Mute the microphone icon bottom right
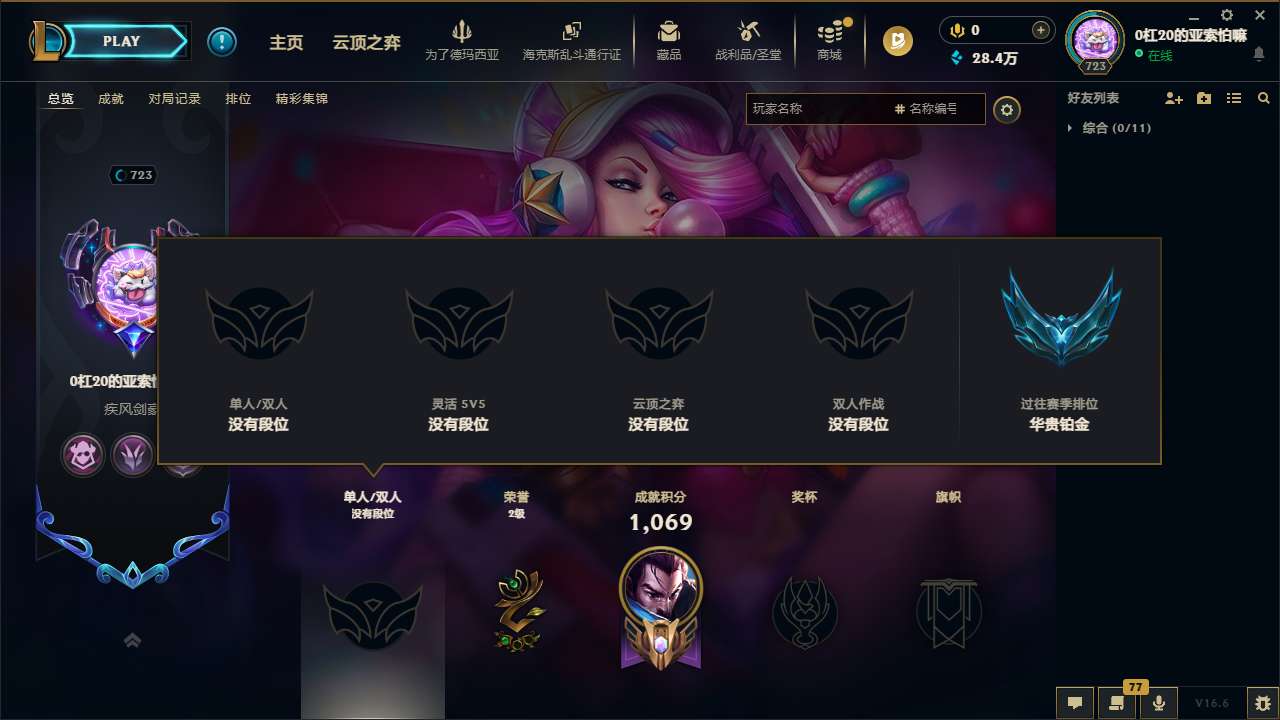1280x720 pixels. 1159,702
